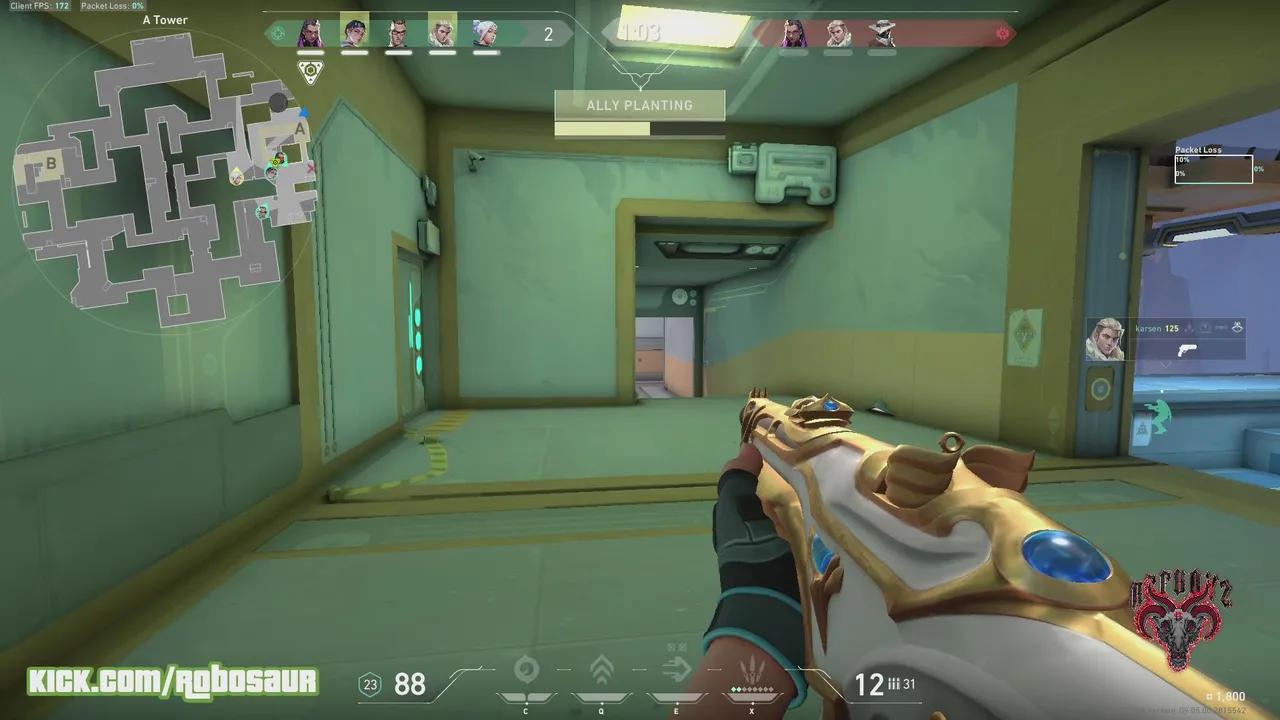Select the Reyna ally portrait
1280x720 pixels.
click(x=310, y=33)
